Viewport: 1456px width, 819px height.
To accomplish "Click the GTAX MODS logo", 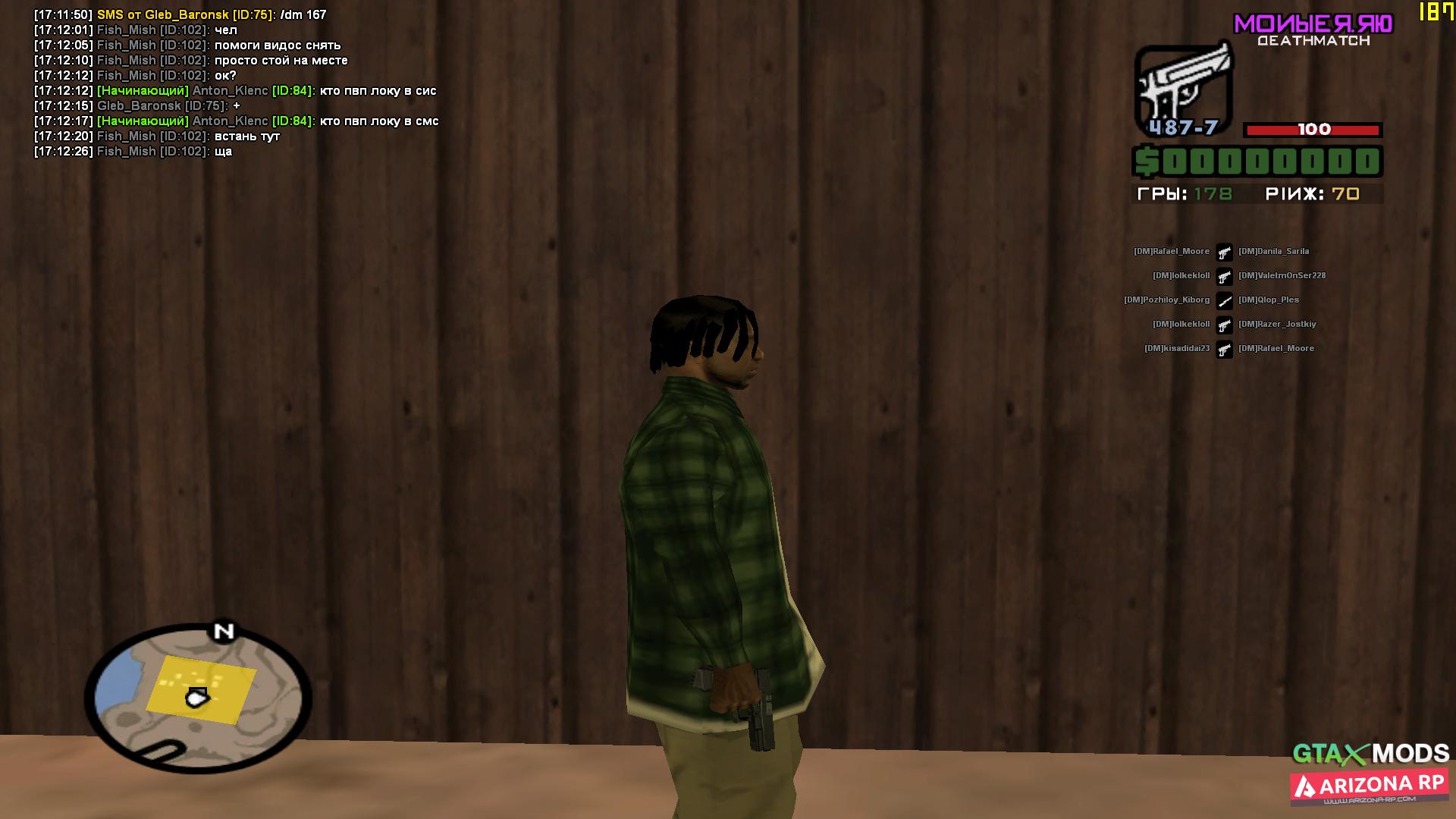I will pos(1371,753).
